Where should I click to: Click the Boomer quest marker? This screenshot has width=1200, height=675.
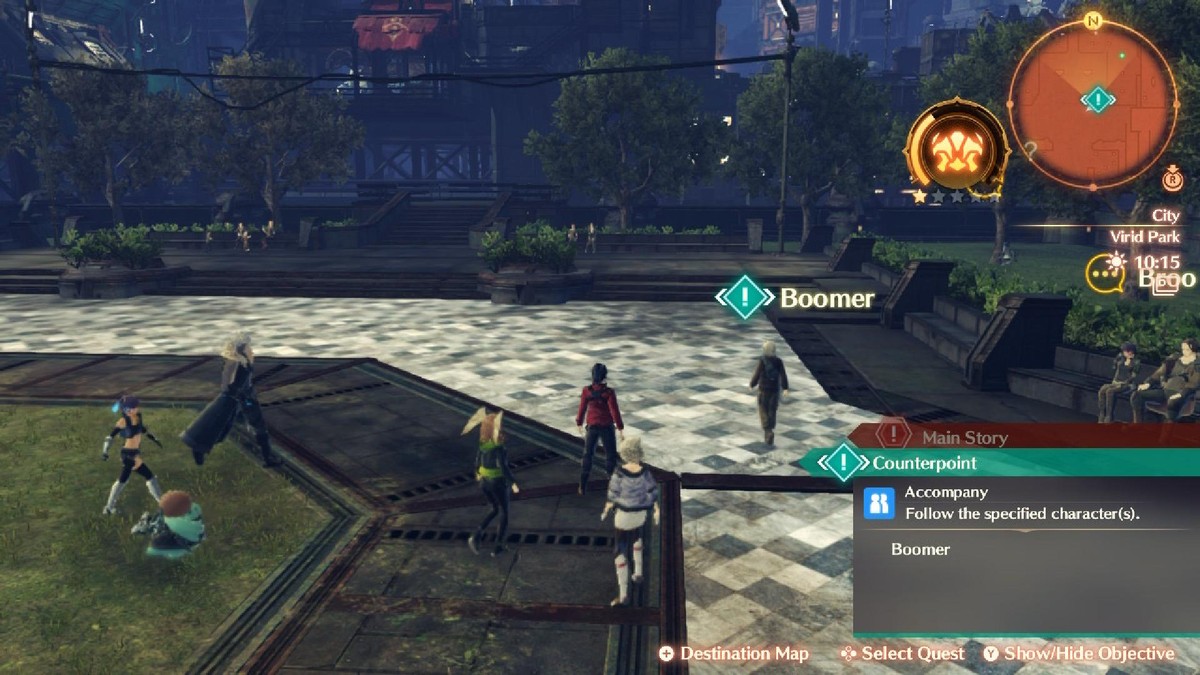(x=745, y=298)
